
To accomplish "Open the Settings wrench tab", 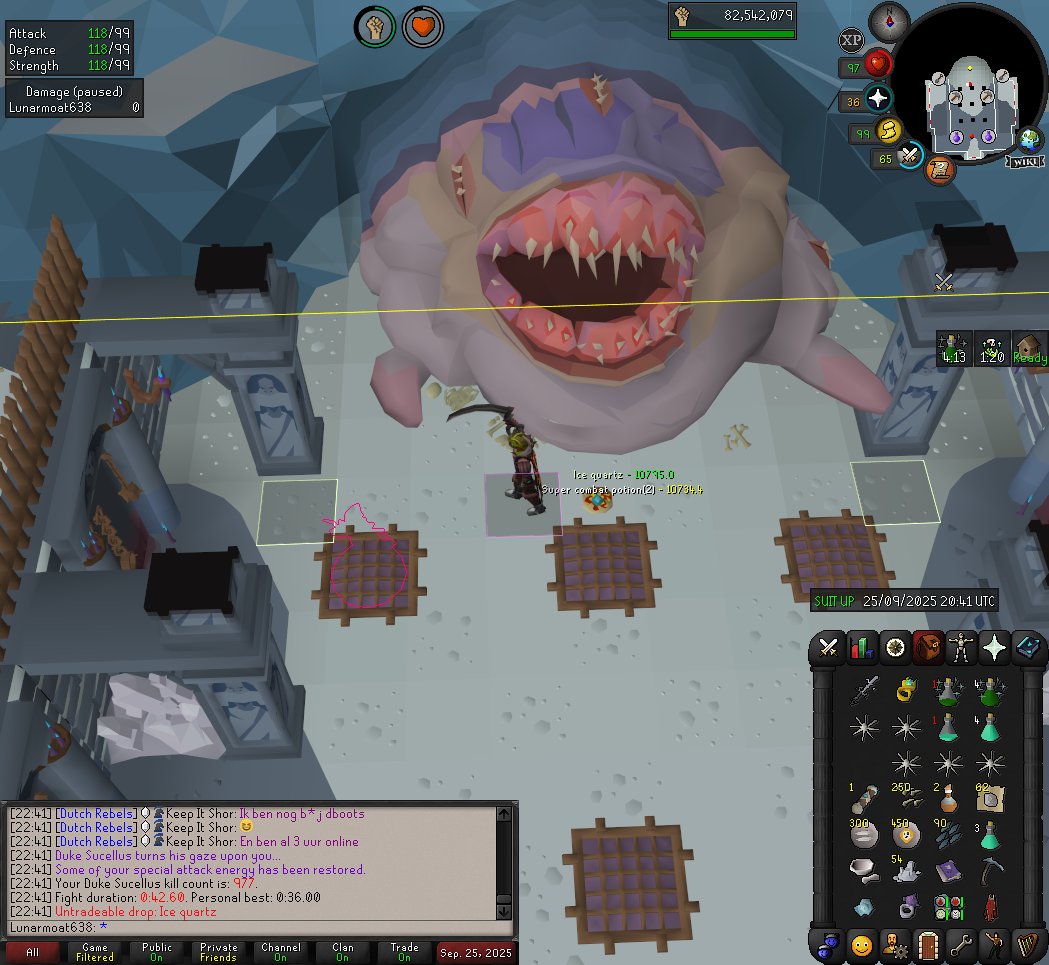I will tap(961, 944).
